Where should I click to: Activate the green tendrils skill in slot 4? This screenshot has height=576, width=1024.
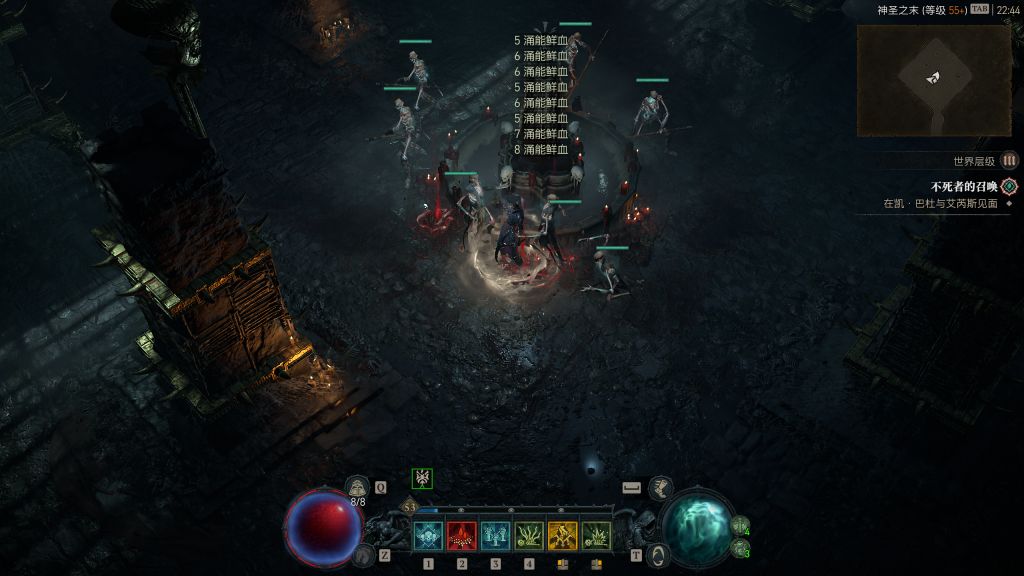(x=529, y=536)
